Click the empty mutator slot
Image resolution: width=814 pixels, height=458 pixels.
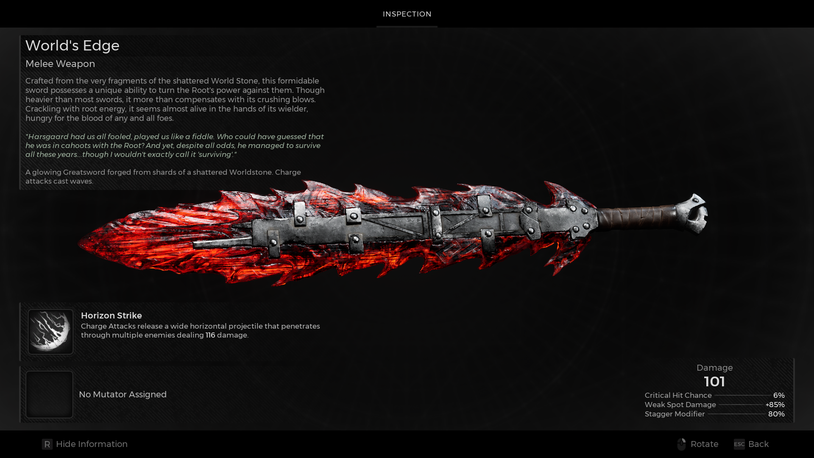coord(49,394)
